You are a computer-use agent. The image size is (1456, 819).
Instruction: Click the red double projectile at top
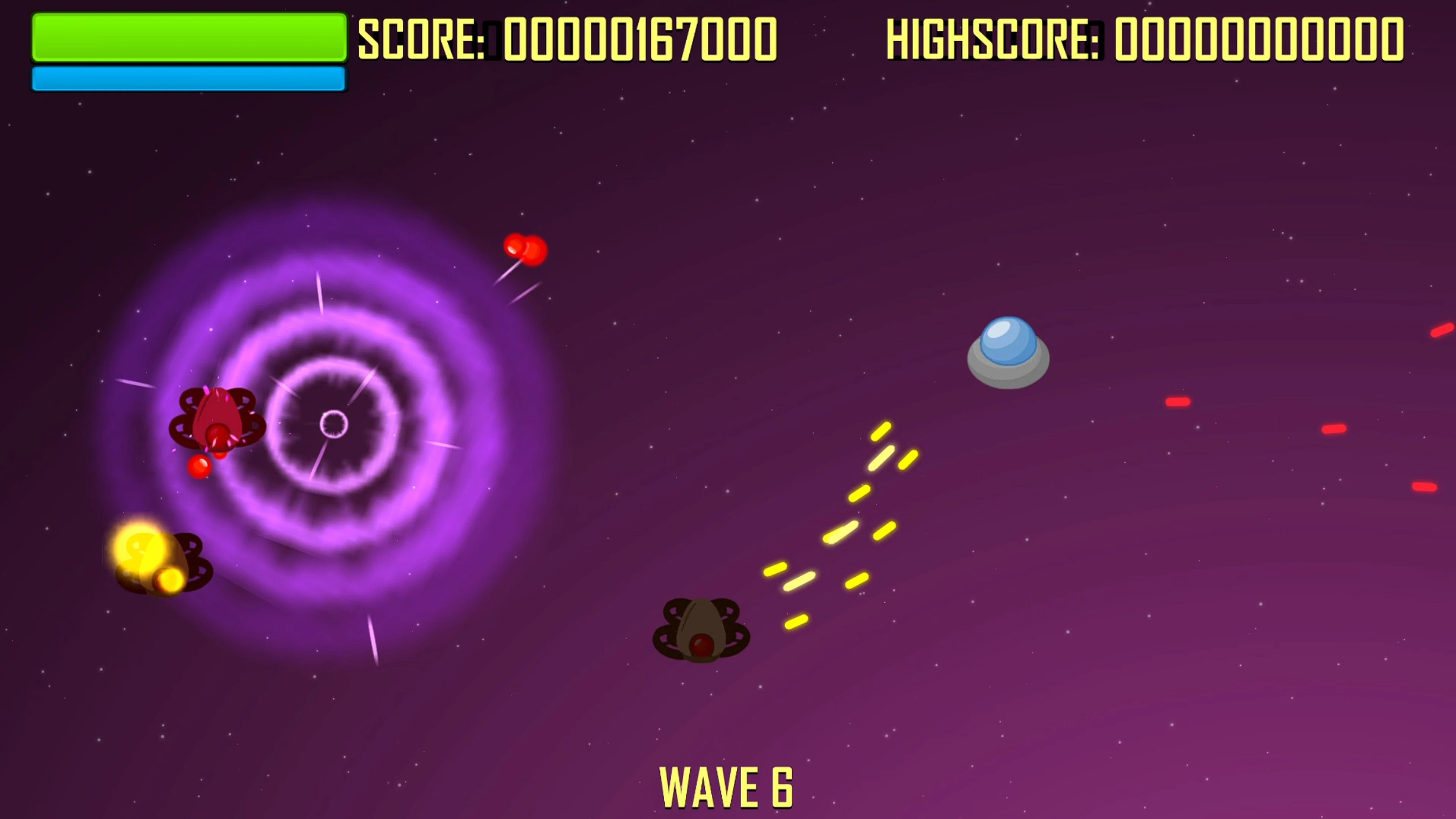point(526,249)
